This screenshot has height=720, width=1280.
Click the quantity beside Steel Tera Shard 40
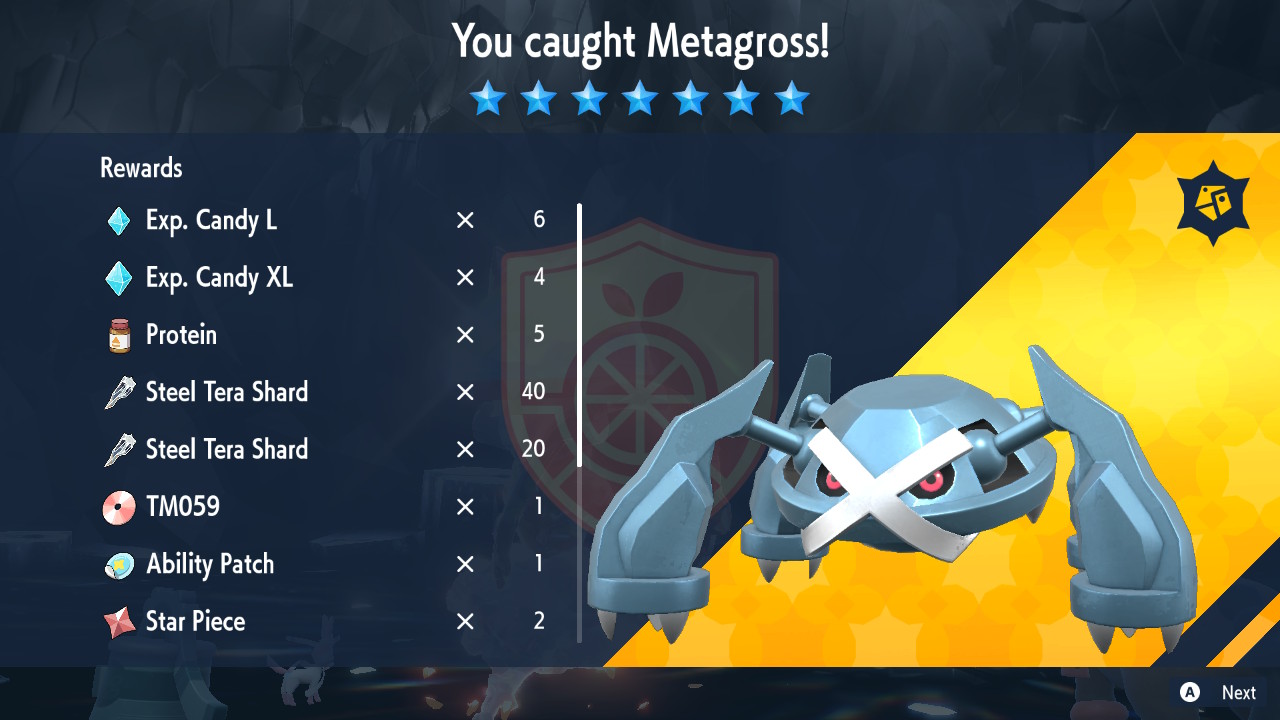point(535,392)
